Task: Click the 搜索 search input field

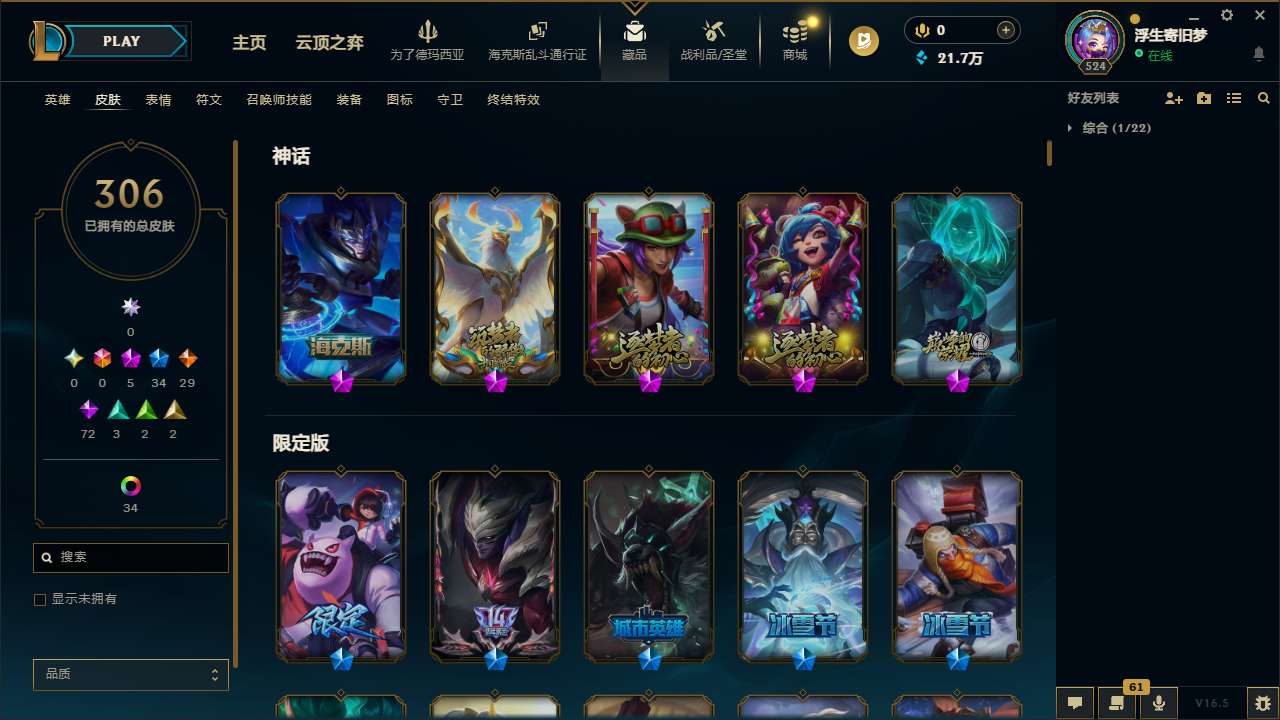Action: click(x=130, y=557)
